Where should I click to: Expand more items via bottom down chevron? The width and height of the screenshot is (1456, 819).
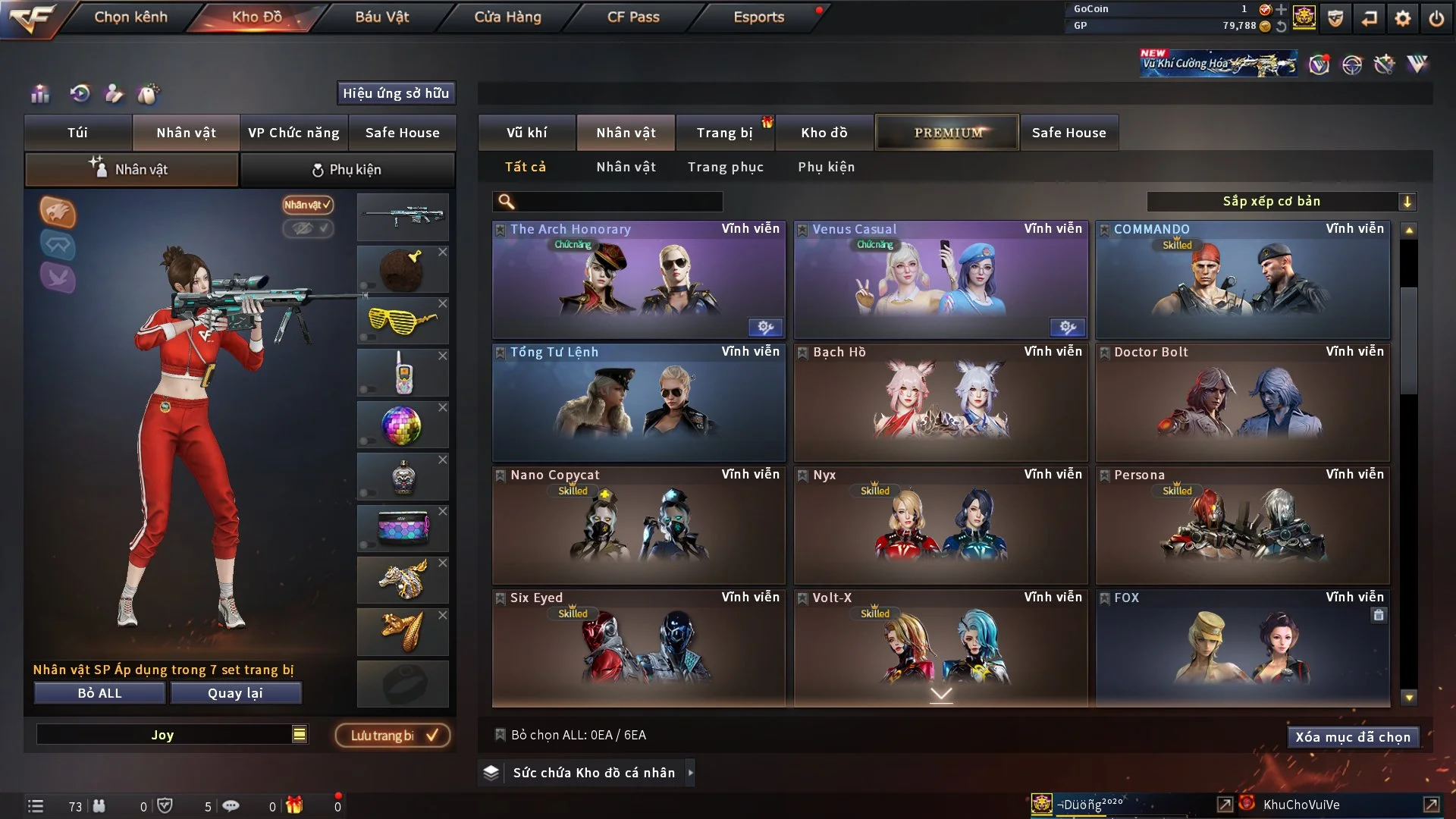tap(942, 692)
